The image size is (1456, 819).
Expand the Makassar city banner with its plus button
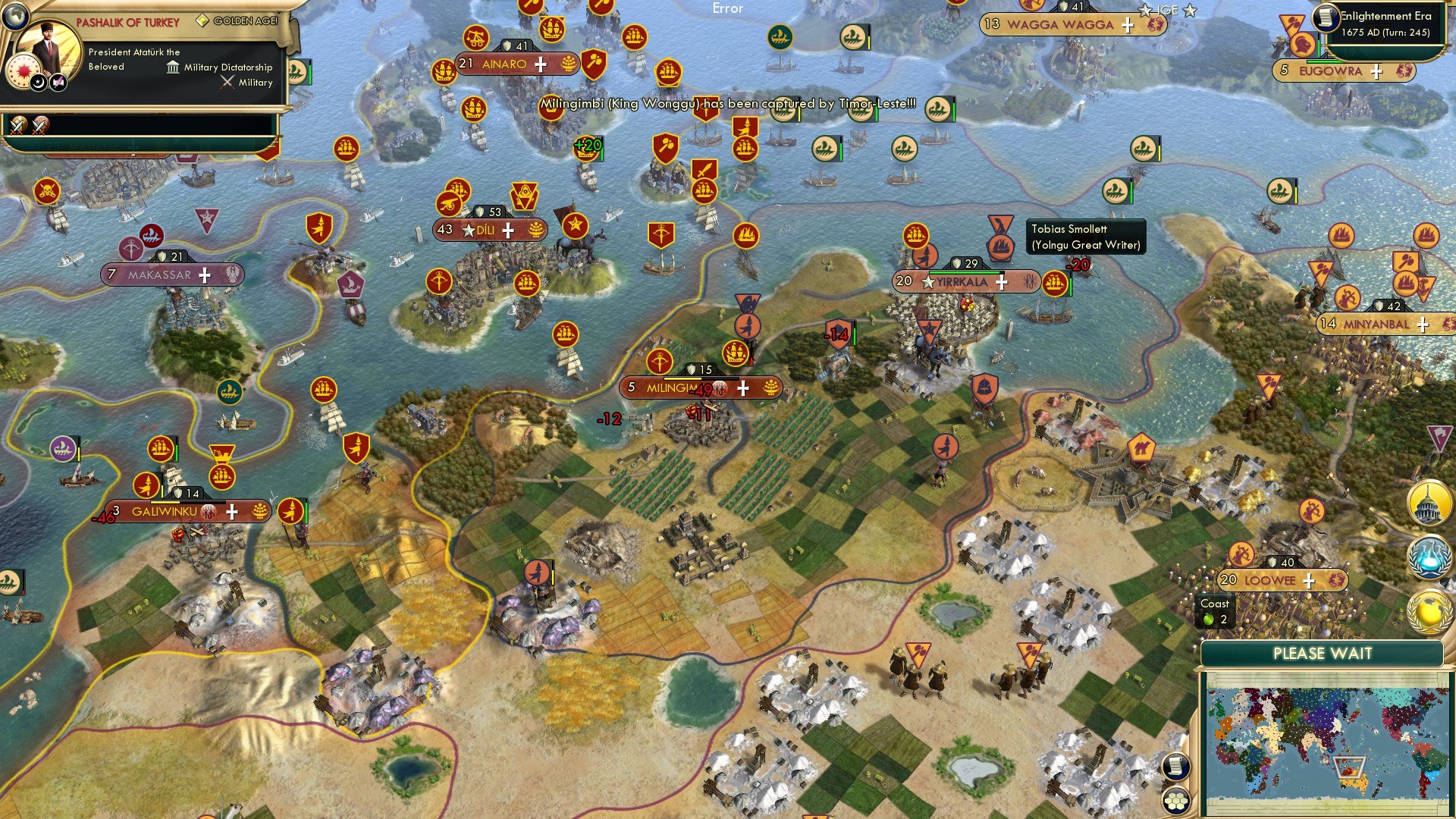(x=203, y=275)
